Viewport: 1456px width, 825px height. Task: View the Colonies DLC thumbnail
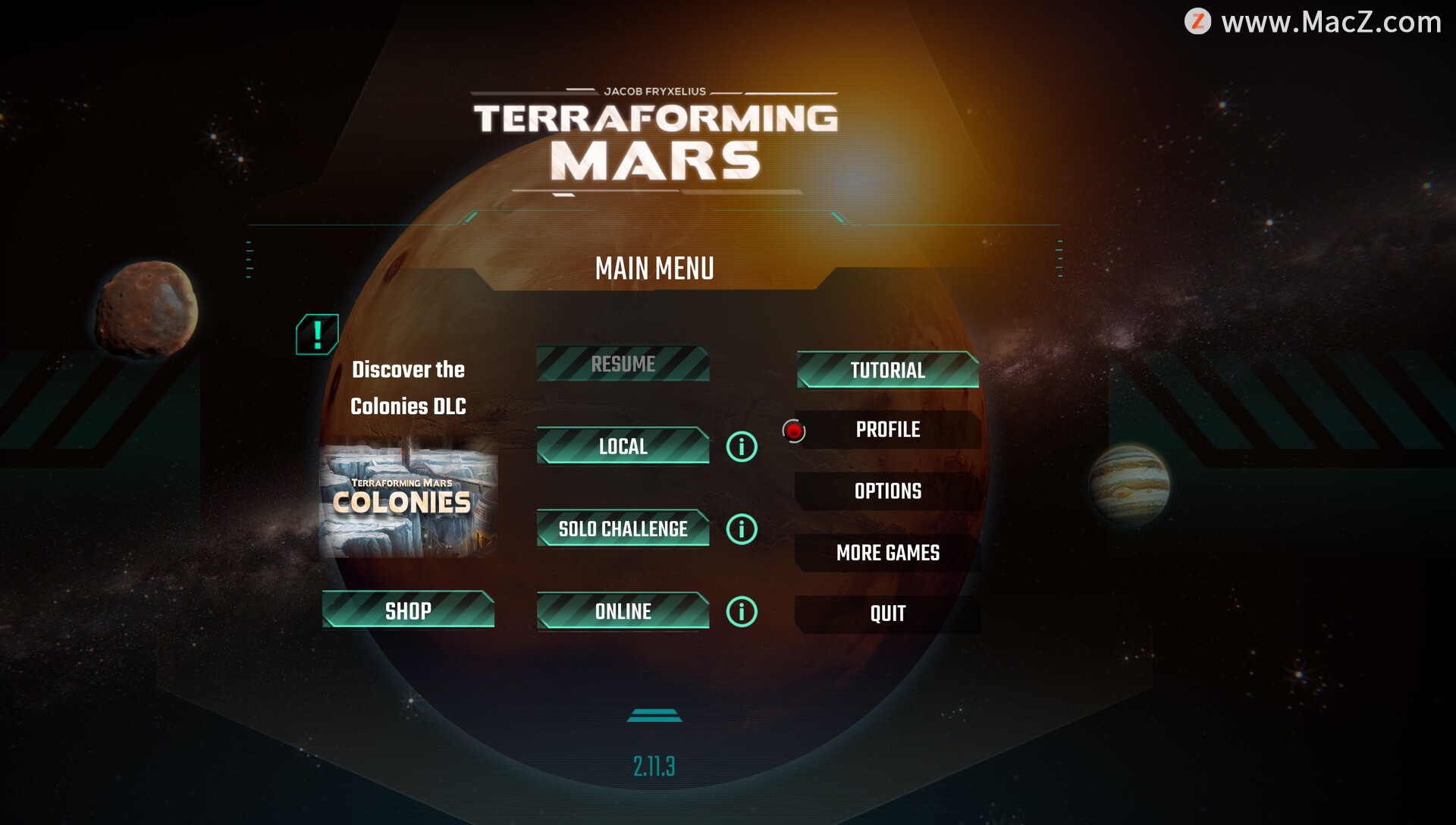408,502
